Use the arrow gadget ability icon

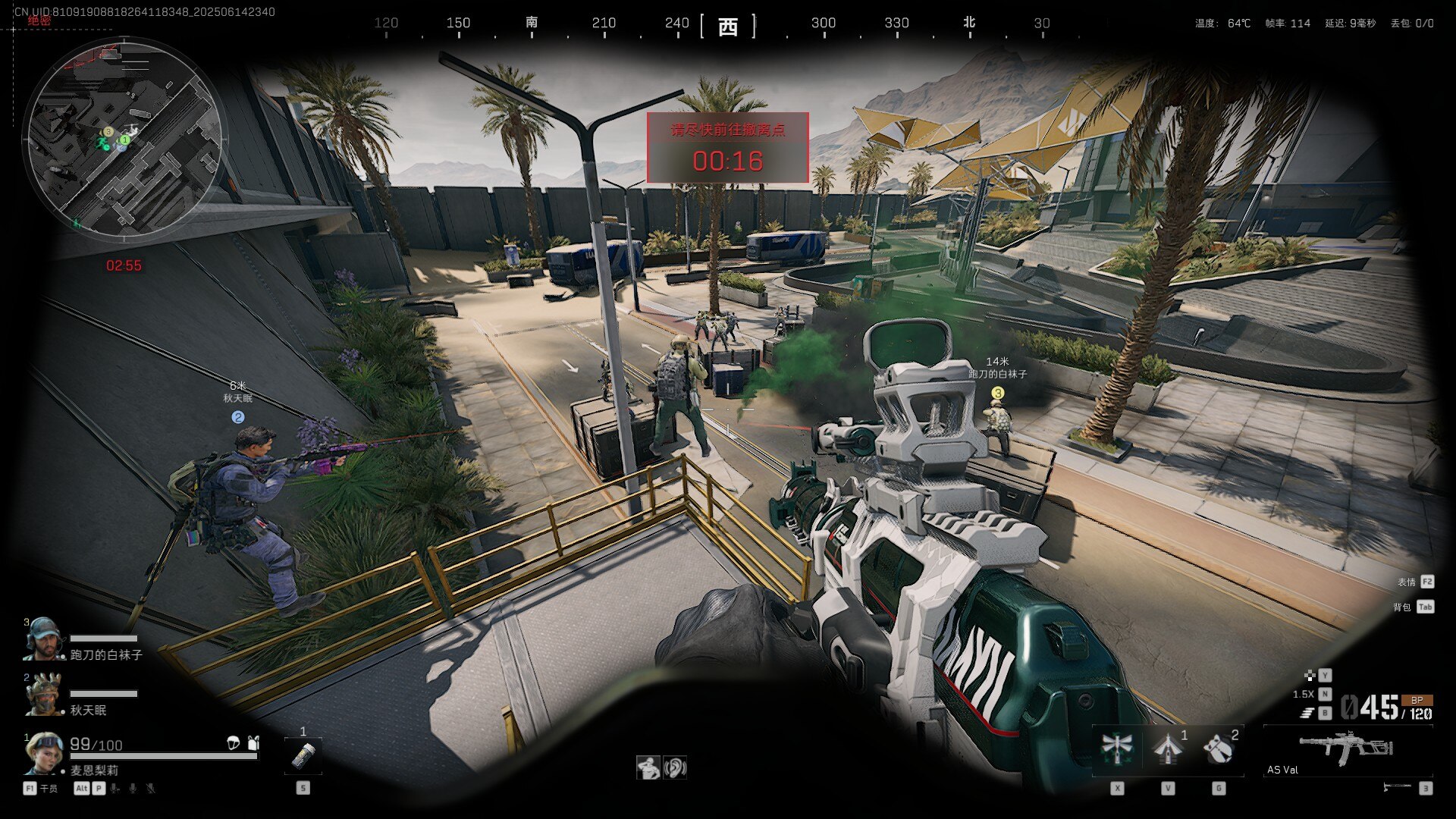tap(1168, 748)
